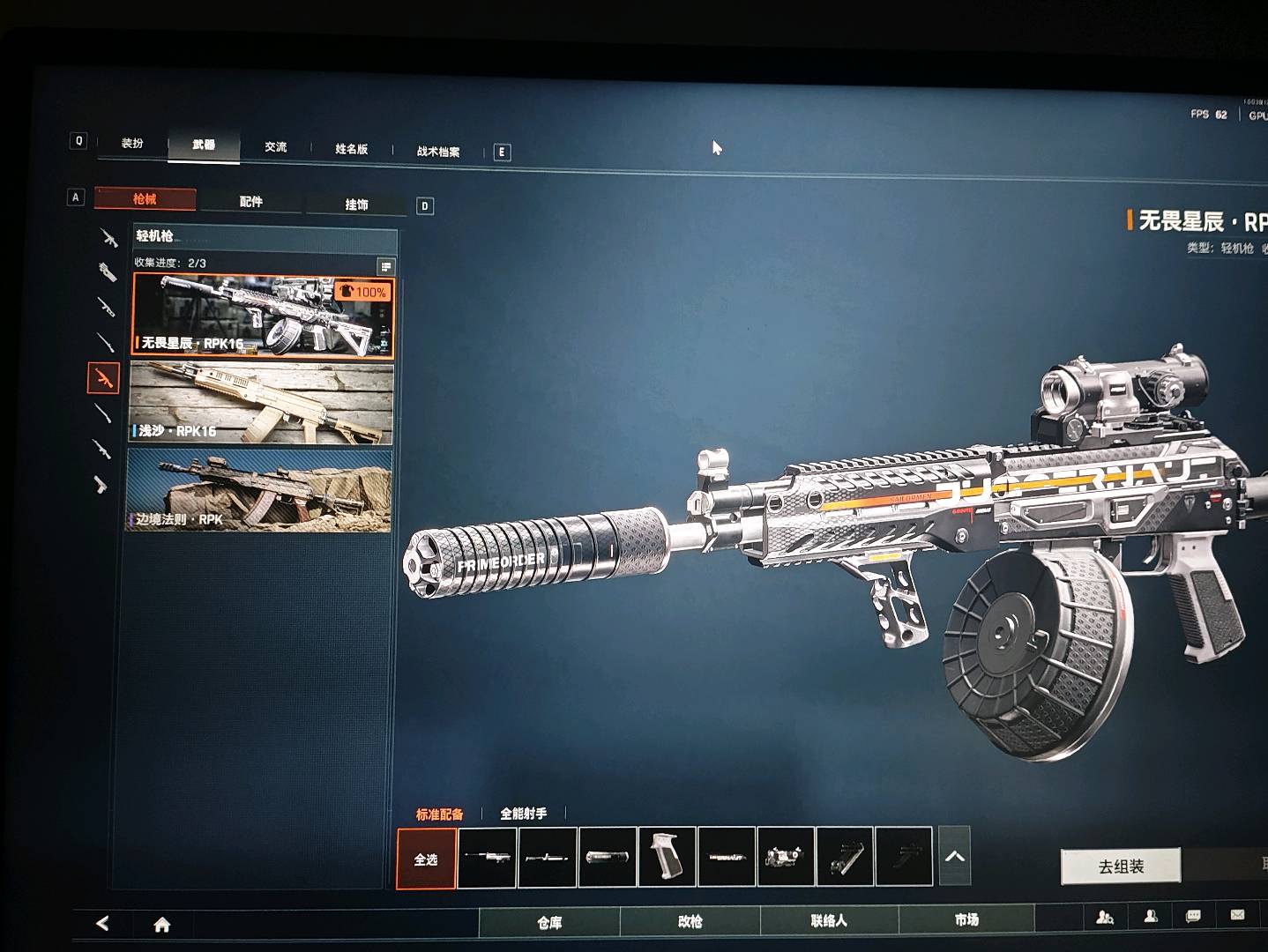Switch to the 全能射手 loadout preset

coord(523,814)
